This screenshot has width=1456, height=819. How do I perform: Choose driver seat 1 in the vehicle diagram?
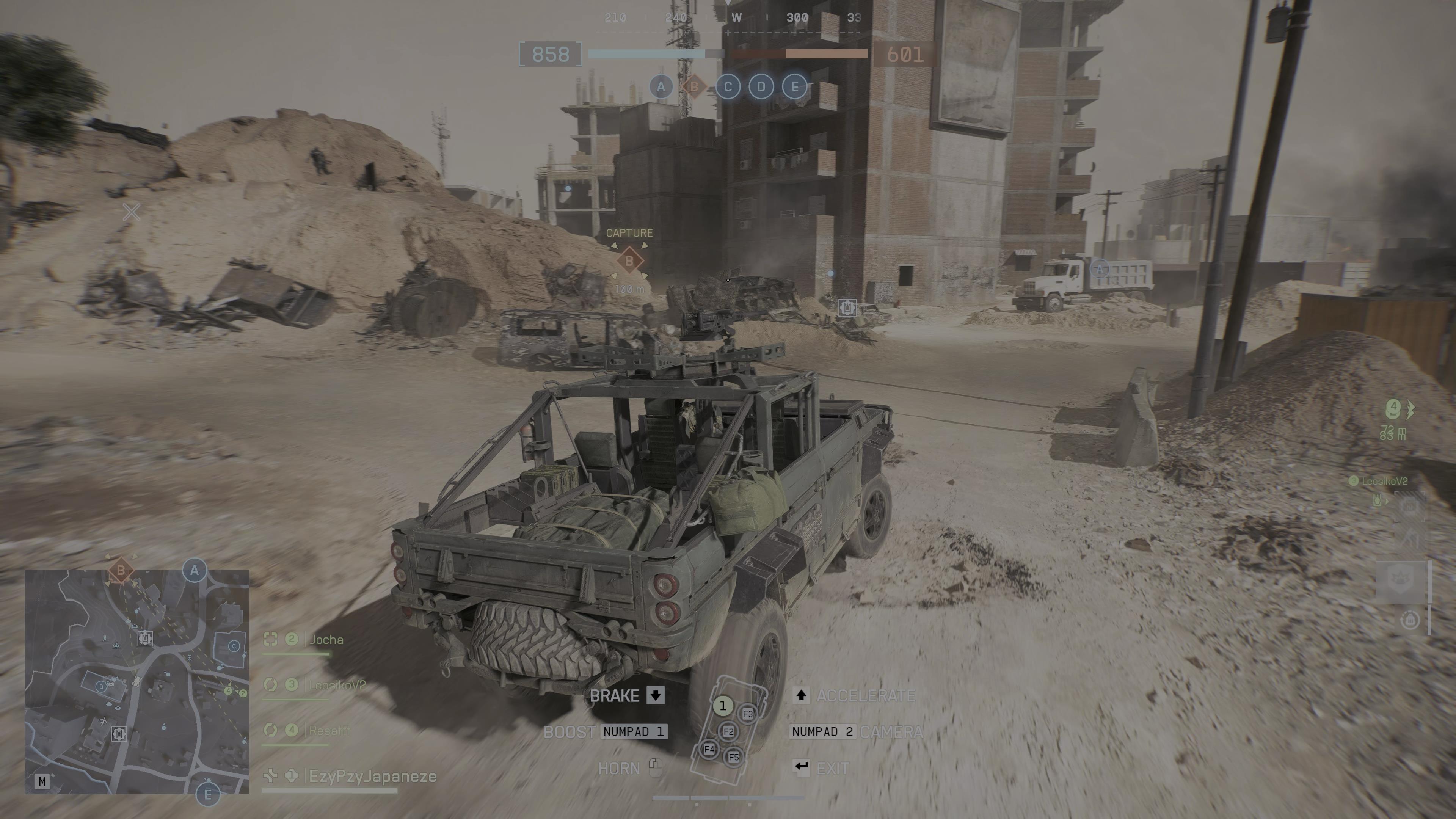click(722, 706)
